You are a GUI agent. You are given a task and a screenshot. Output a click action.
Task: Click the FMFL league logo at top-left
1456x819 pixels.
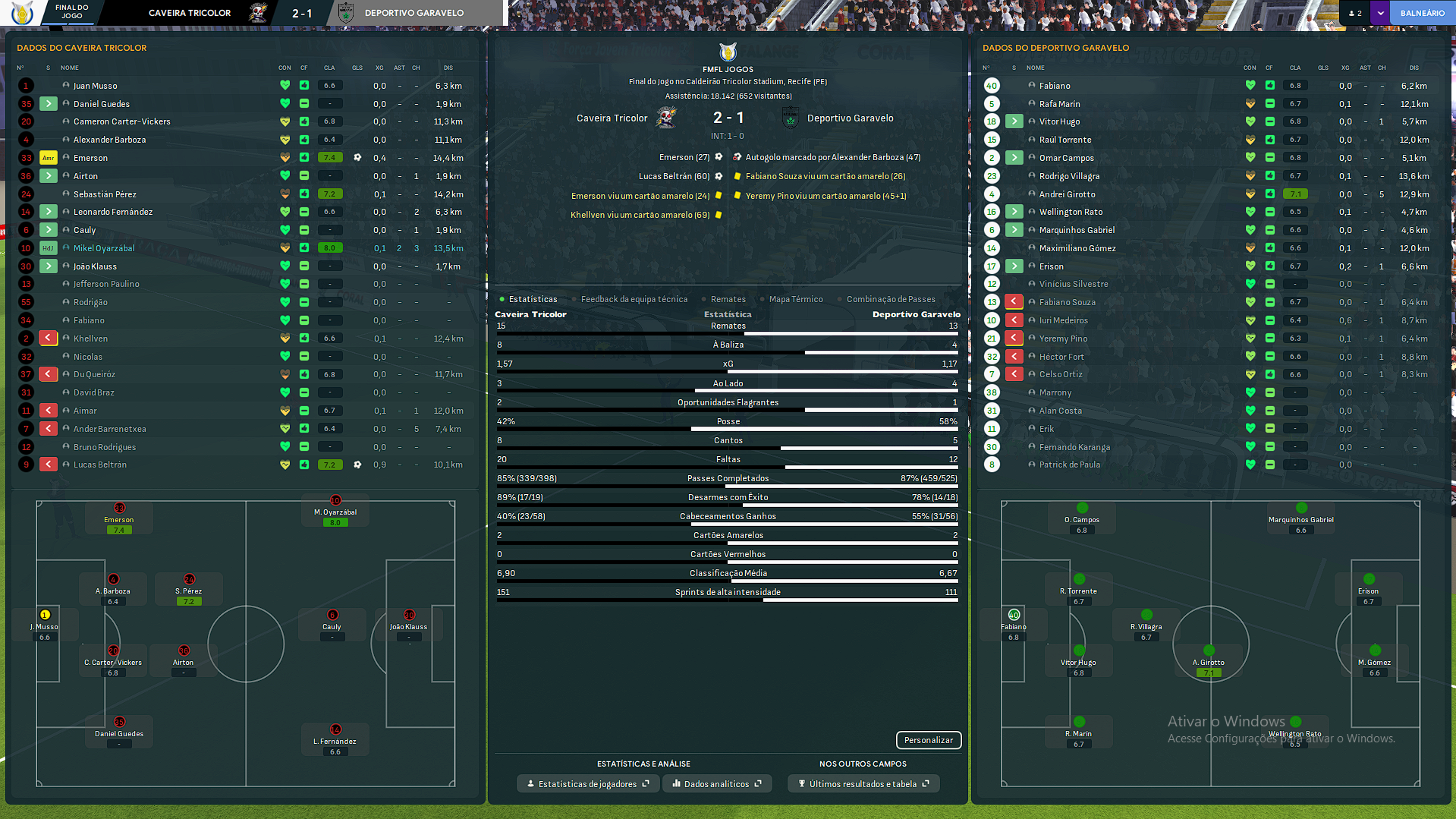(x=23, y=13)
